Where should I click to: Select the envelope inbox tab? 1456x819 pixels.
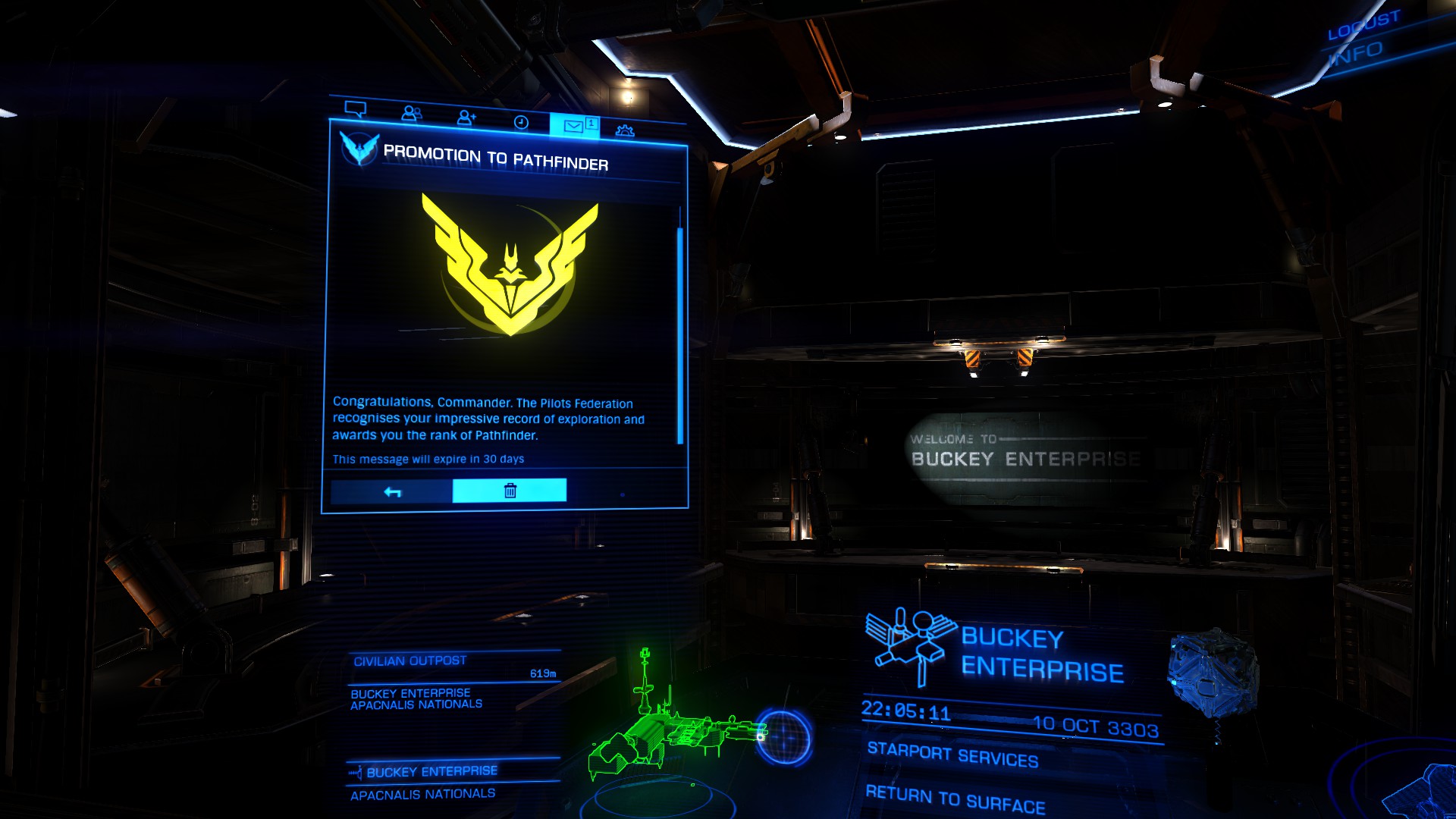(574, 126)
